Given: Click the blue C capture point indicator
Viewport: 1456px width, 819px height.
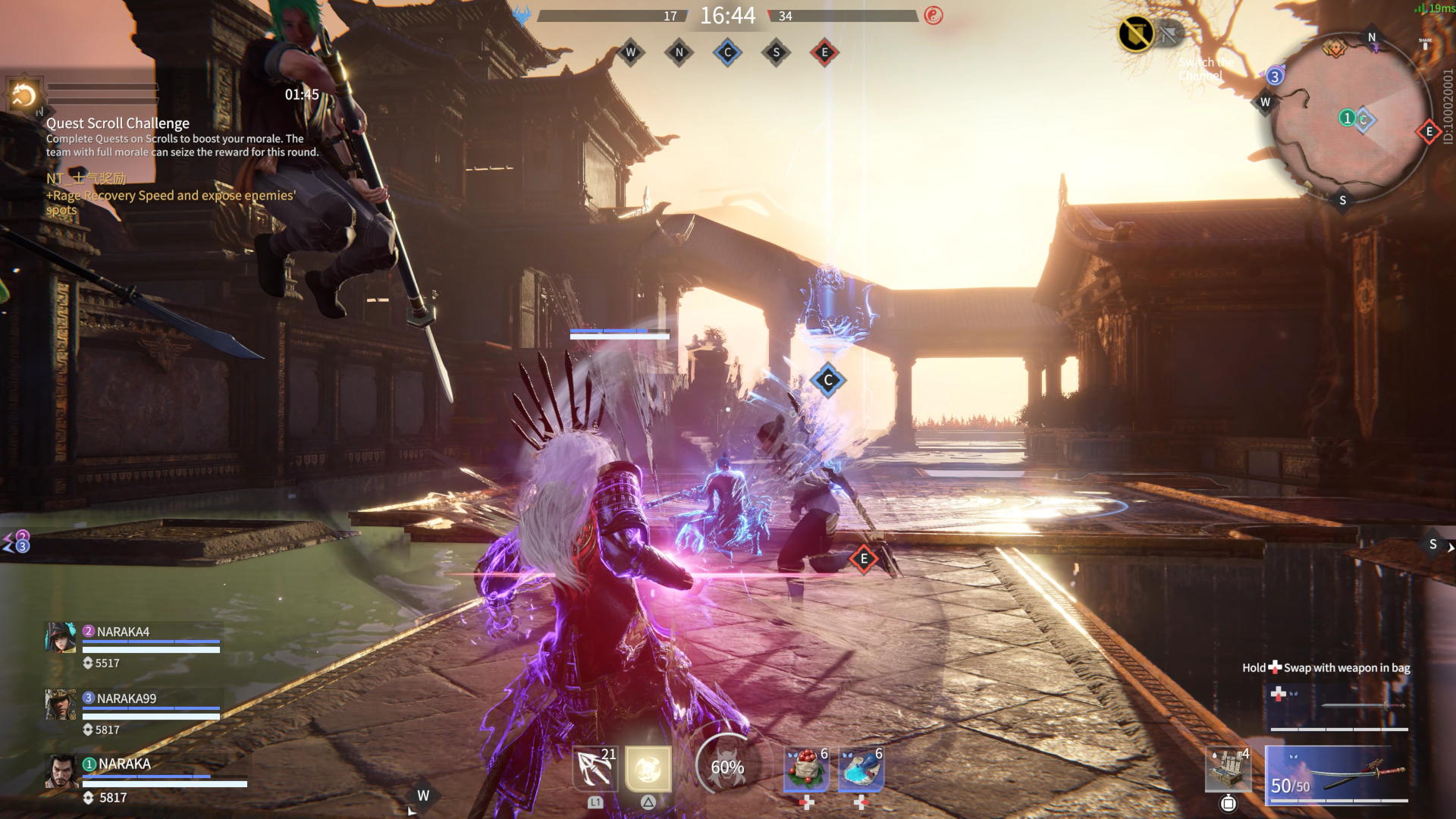Looking at the screenshot, I should pyautogui.click(x=727, y=52).
